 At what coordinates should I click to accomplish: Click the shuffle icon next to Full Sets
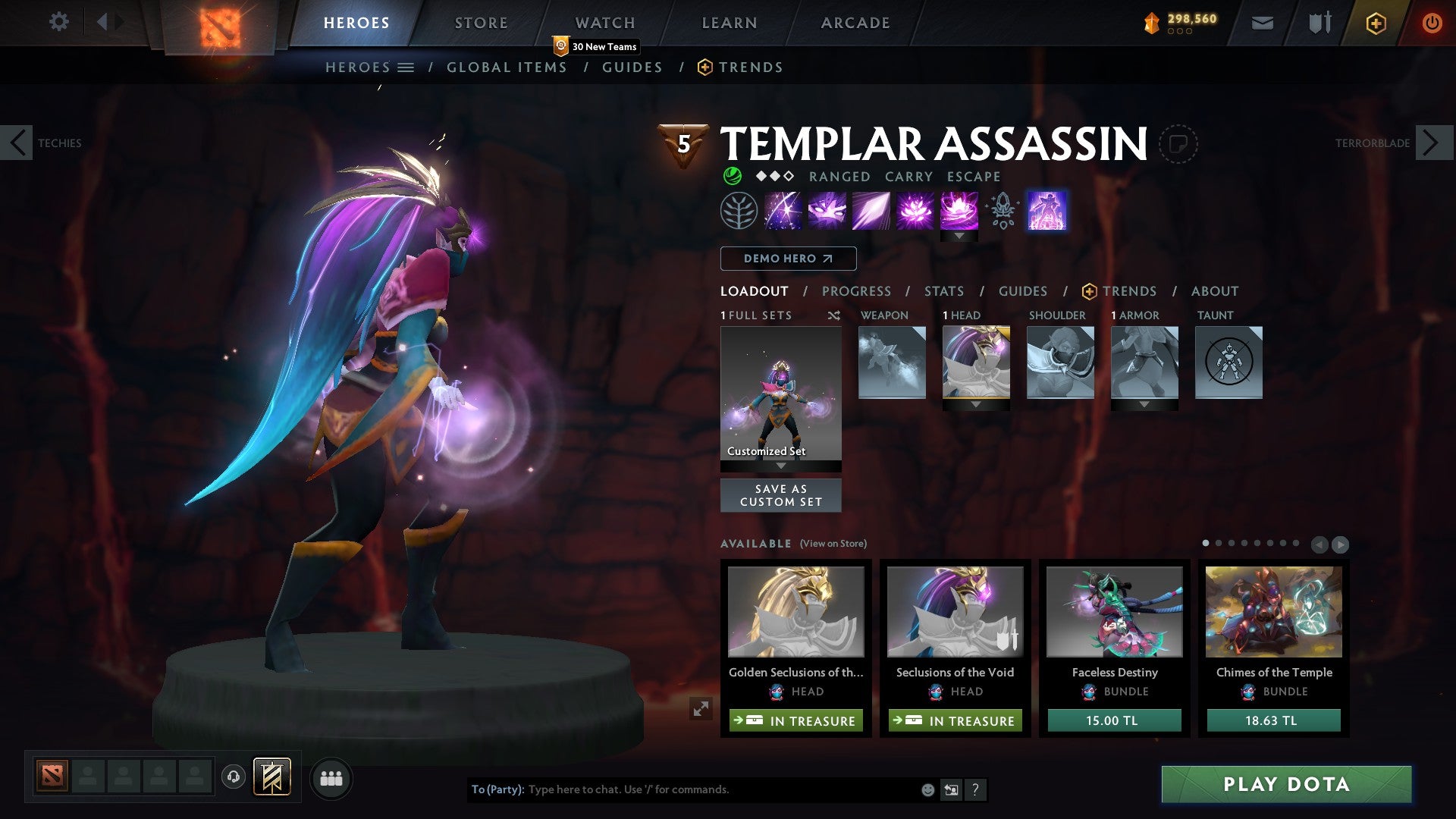click(x=834, y=315)
